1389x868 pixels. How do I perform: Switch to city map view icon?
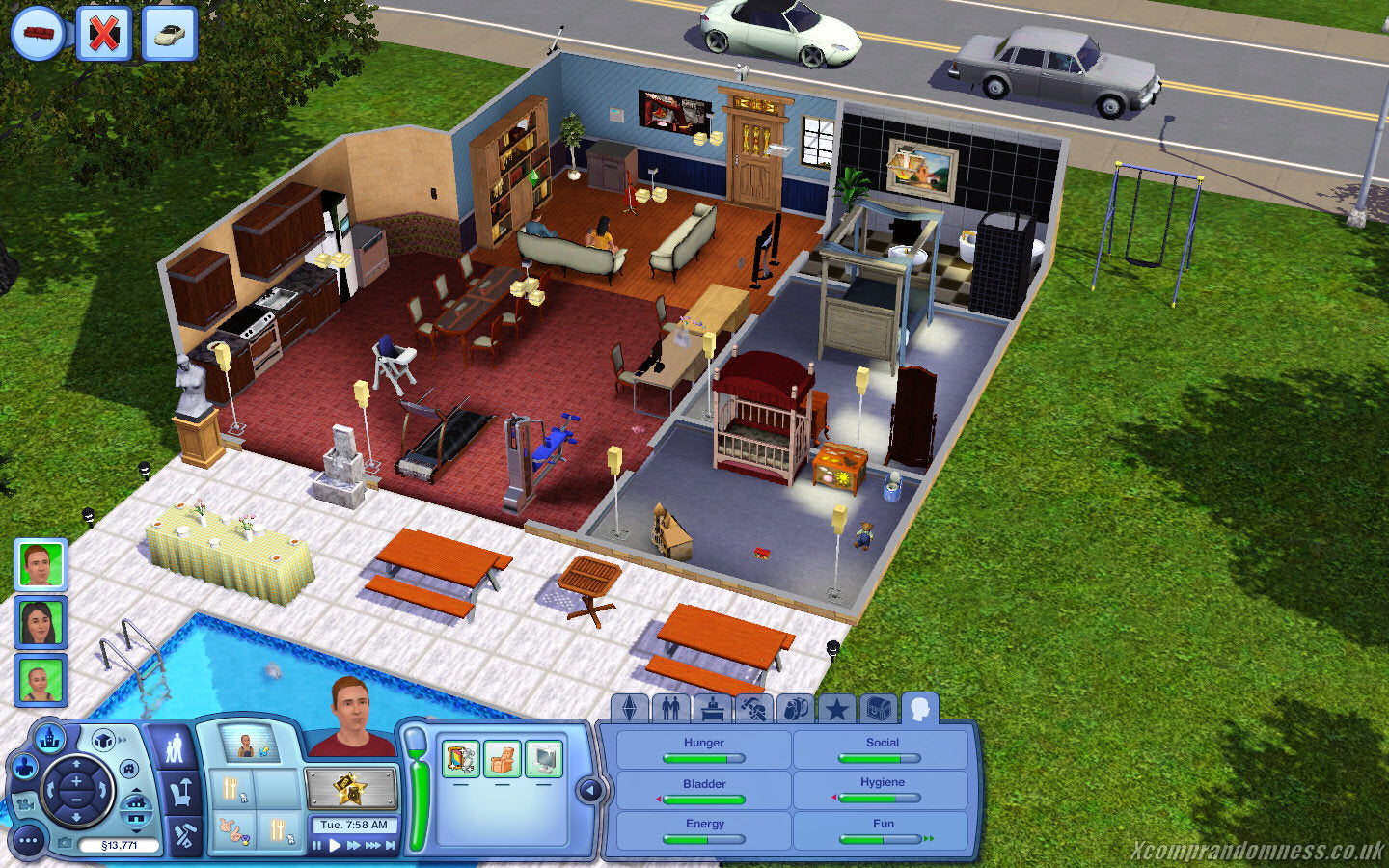pyautogui.click(x=49, y=739)
